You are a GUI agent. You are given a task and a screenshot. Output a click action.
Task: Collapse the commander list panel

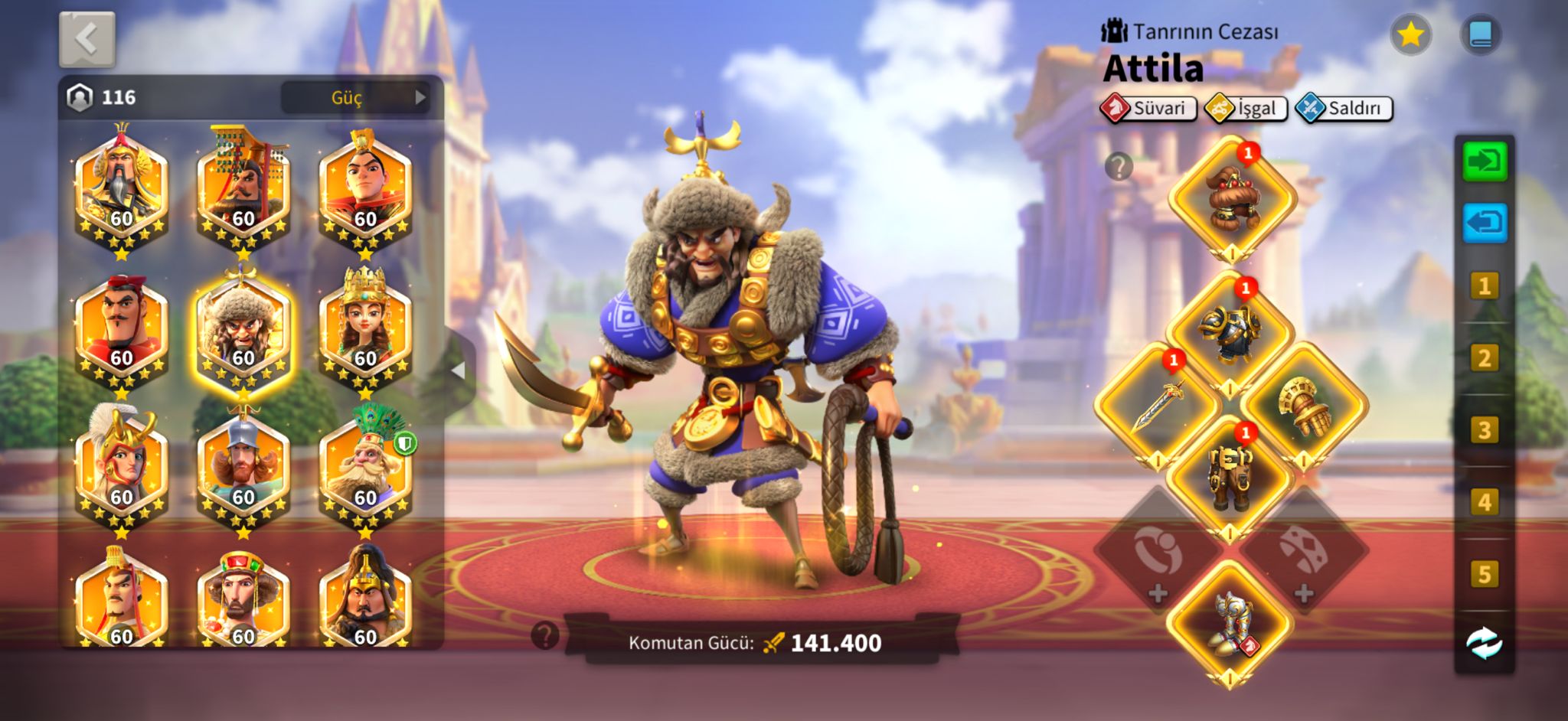coord(458,371)
